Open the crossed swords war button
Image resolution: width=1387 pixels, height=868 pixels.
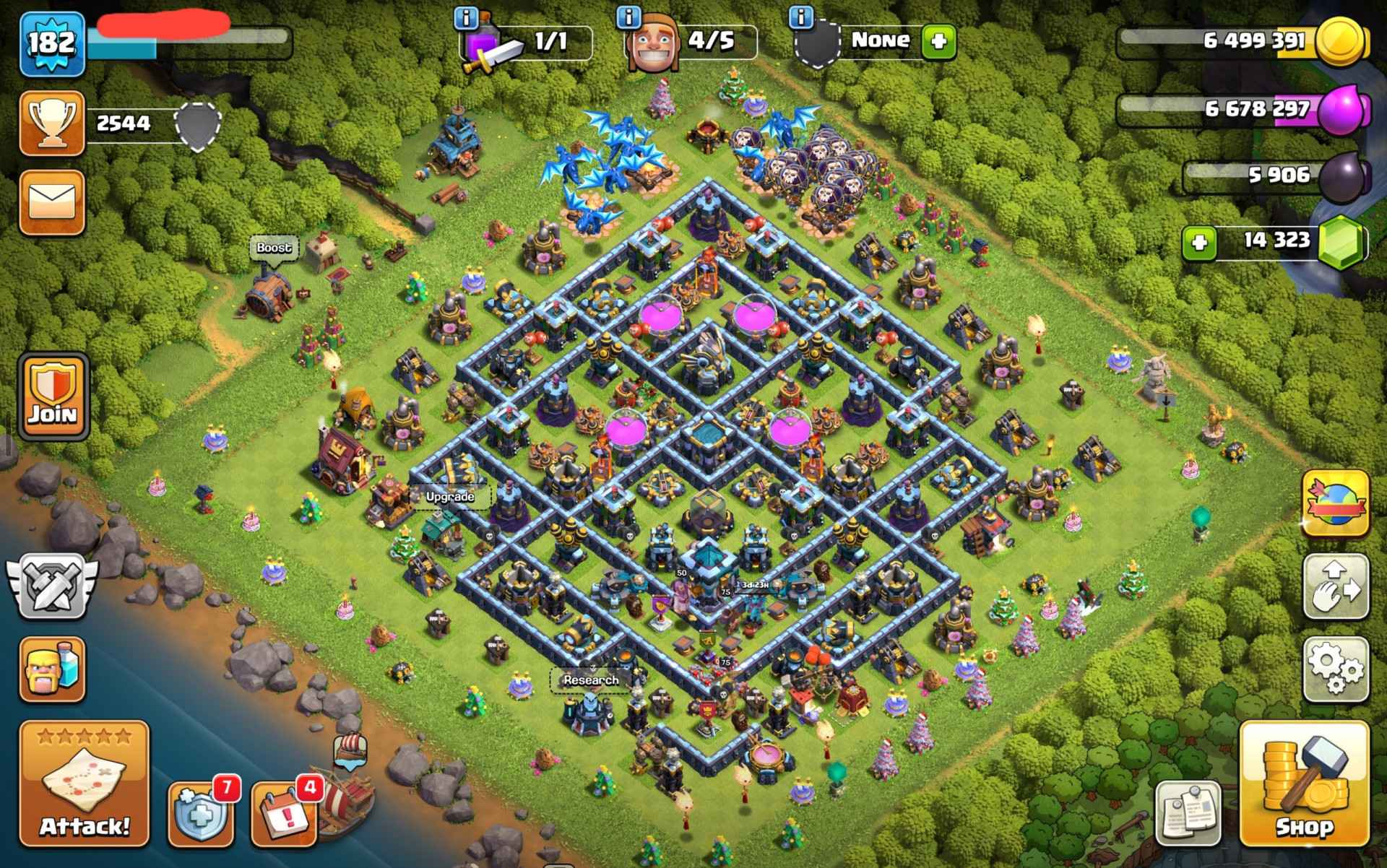(52, 586)
